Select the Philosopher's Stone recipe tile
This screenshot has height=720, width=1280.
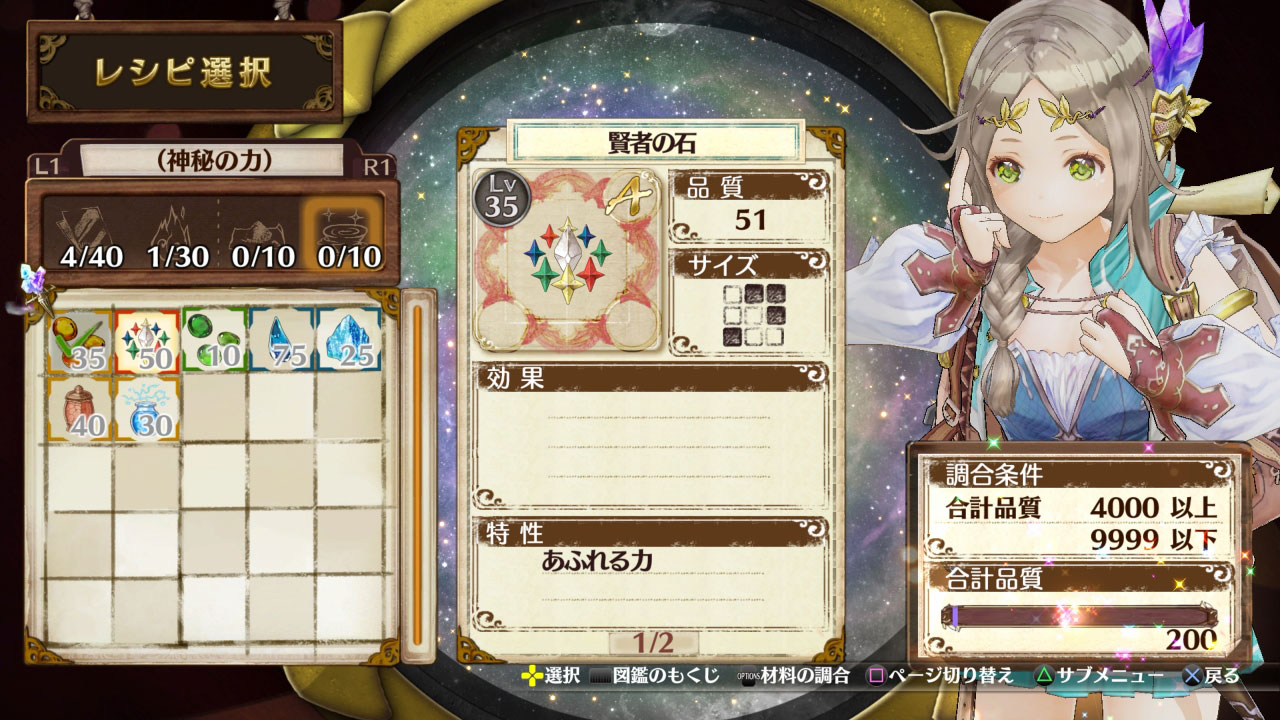[x=147, y=340]
